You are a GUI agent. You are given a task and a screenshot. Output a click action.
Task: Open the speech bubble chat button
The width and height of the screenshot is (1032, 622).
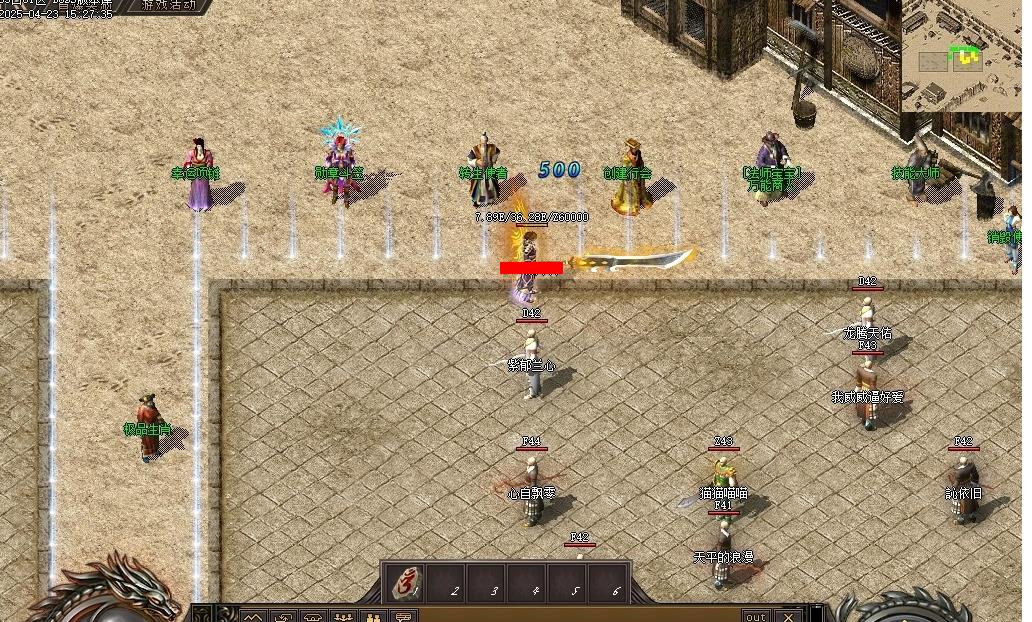(x=404, y=616)
